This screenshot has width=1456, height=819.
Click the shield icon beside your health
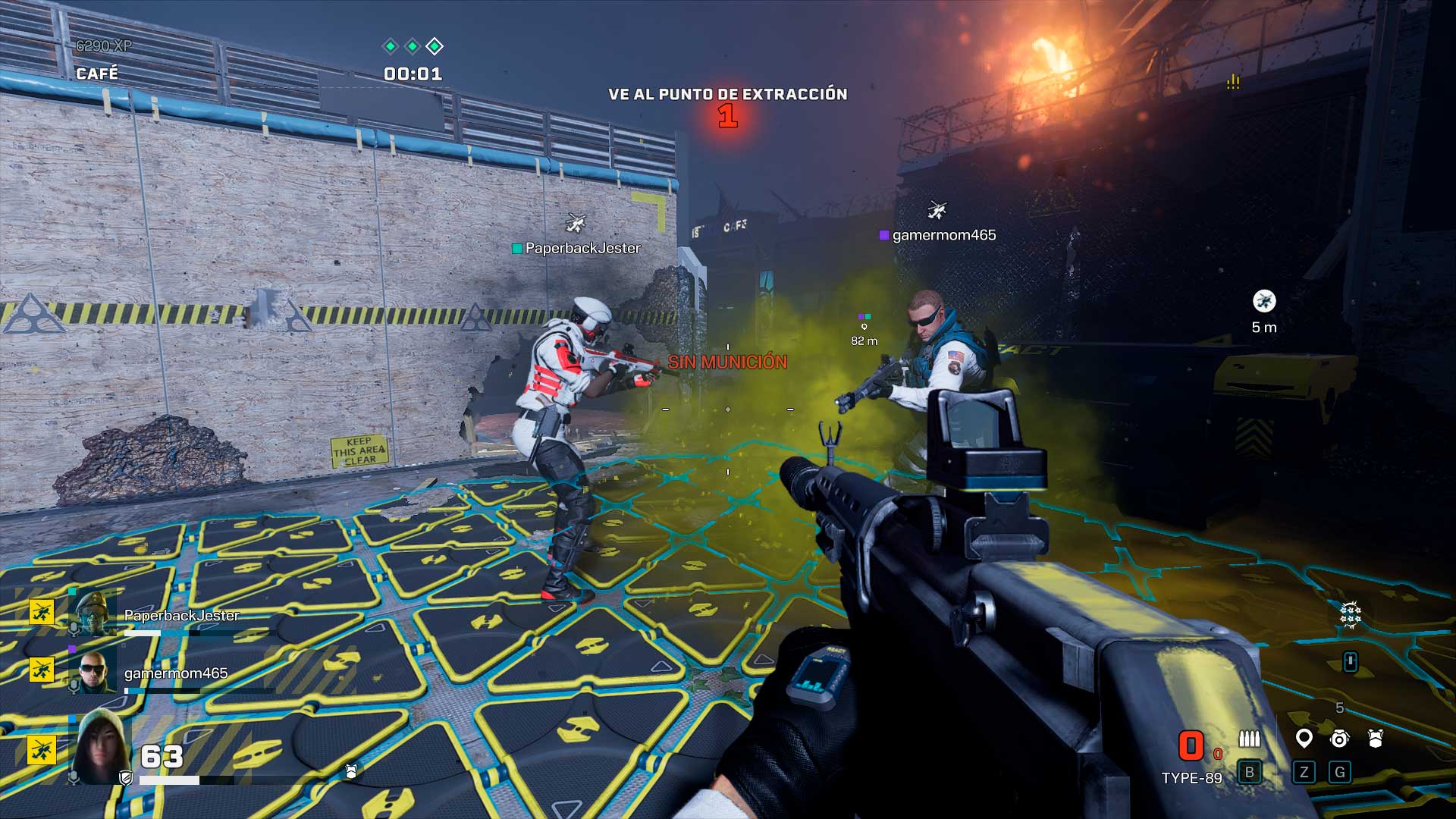click(126, 778)
